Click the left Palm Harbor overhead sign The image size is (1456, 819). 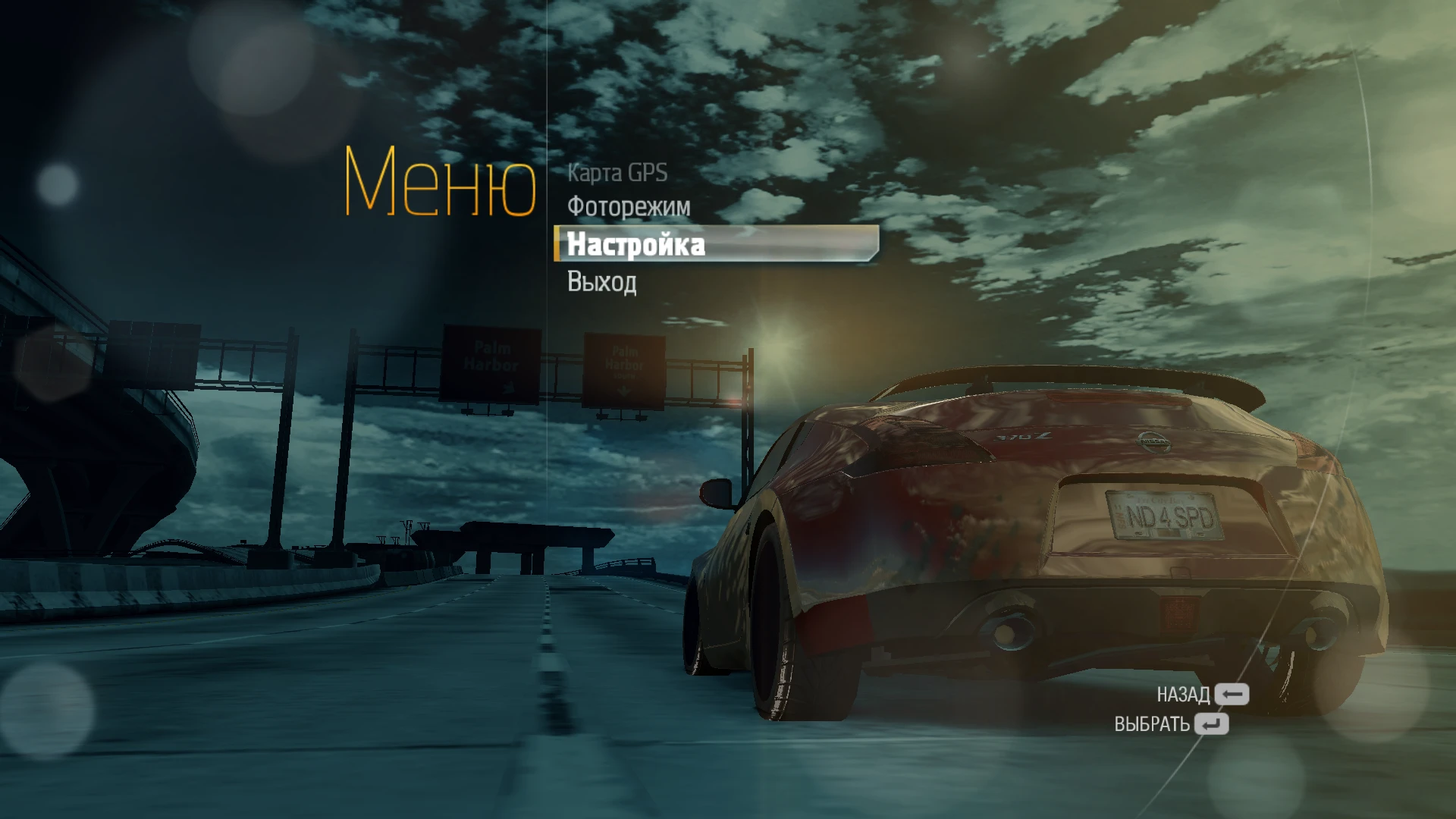pyautogui.click(x=491, y=363)
